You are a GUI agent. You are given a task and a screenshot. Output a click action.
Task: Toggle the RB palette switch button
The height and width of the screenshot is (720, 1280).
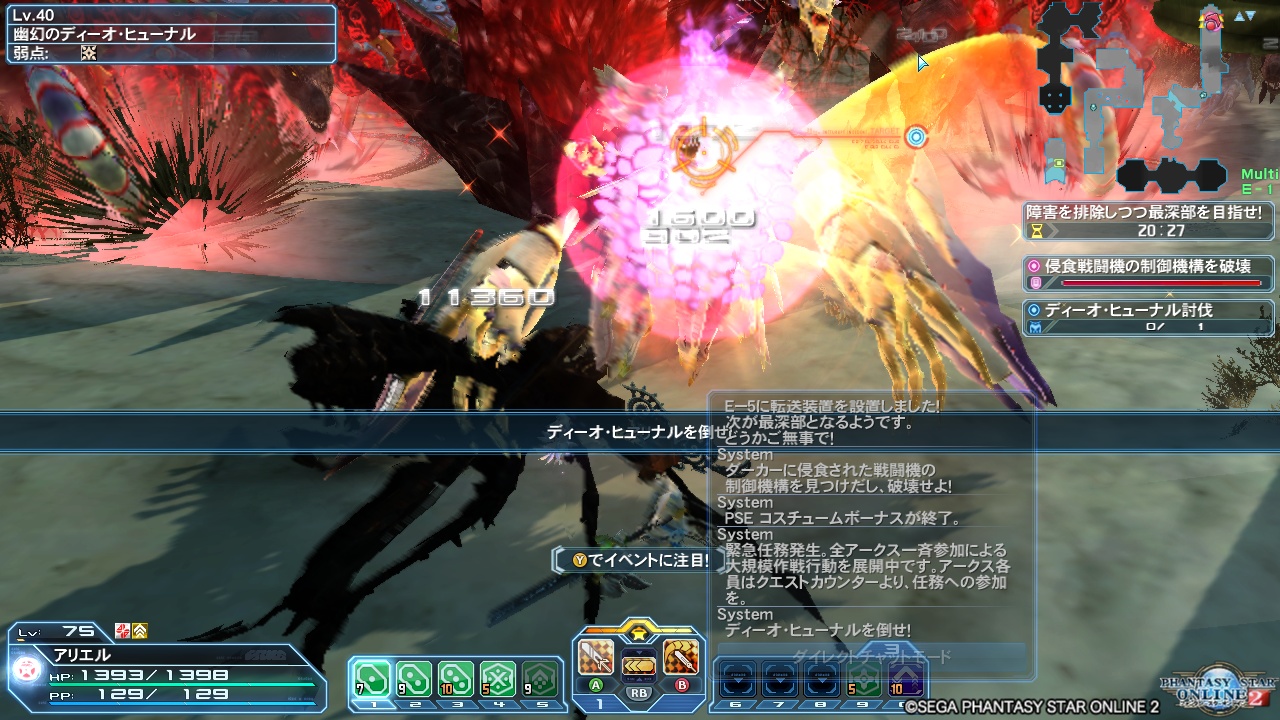(640, 693)
